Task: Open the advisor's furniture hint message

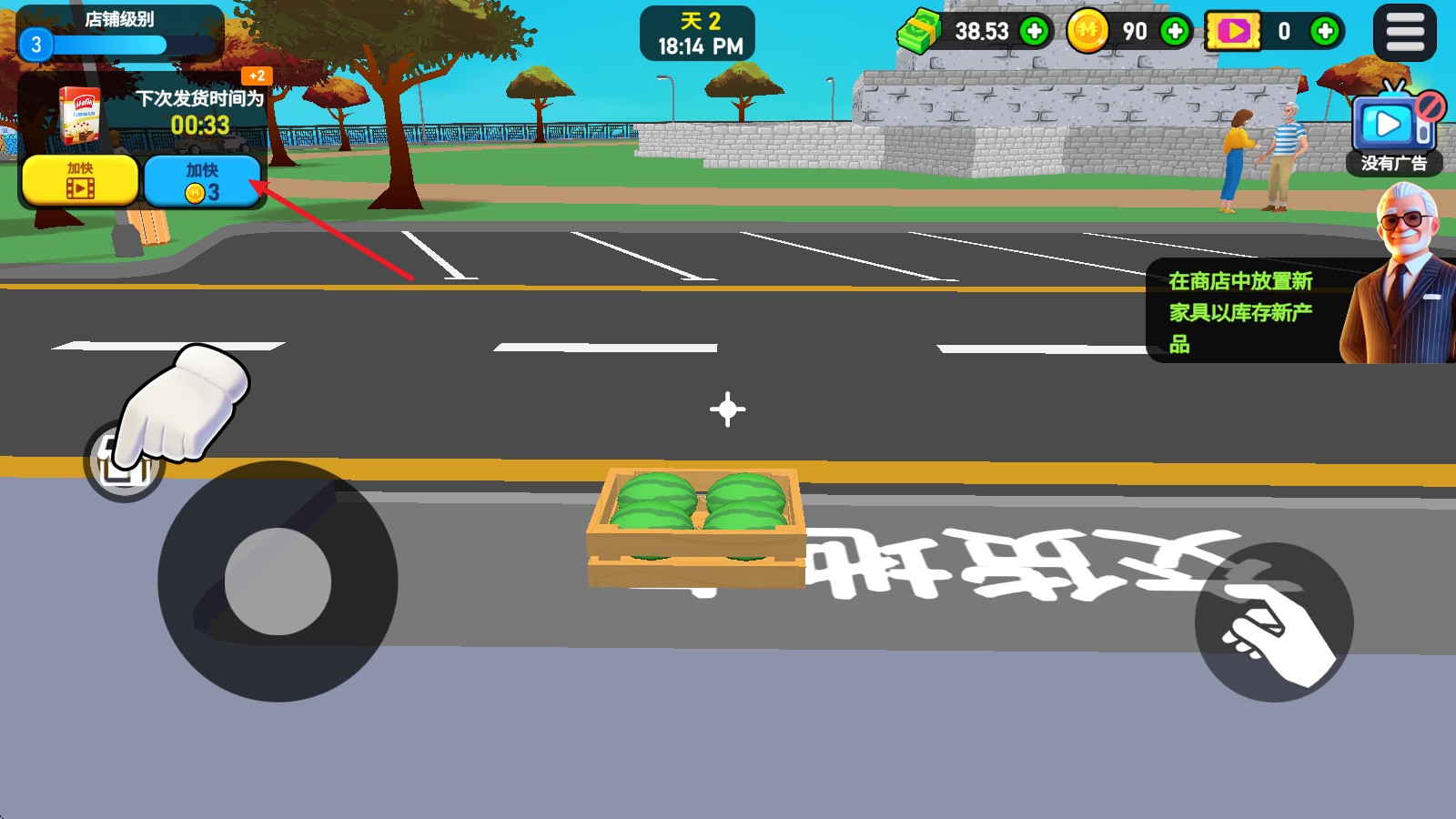Action: [1241, 311]
